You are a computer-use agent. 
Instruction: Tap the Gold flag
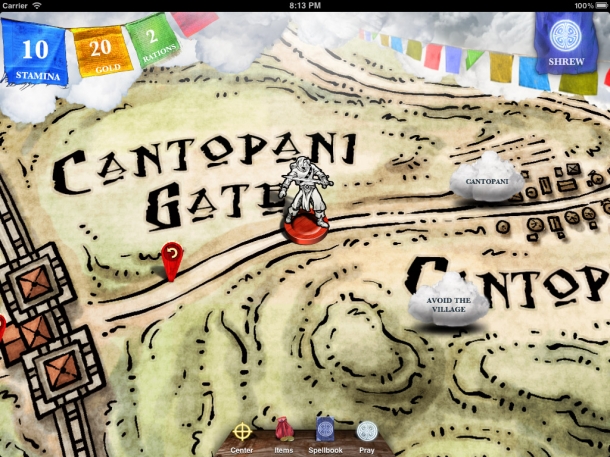click(x=101, y=51)
